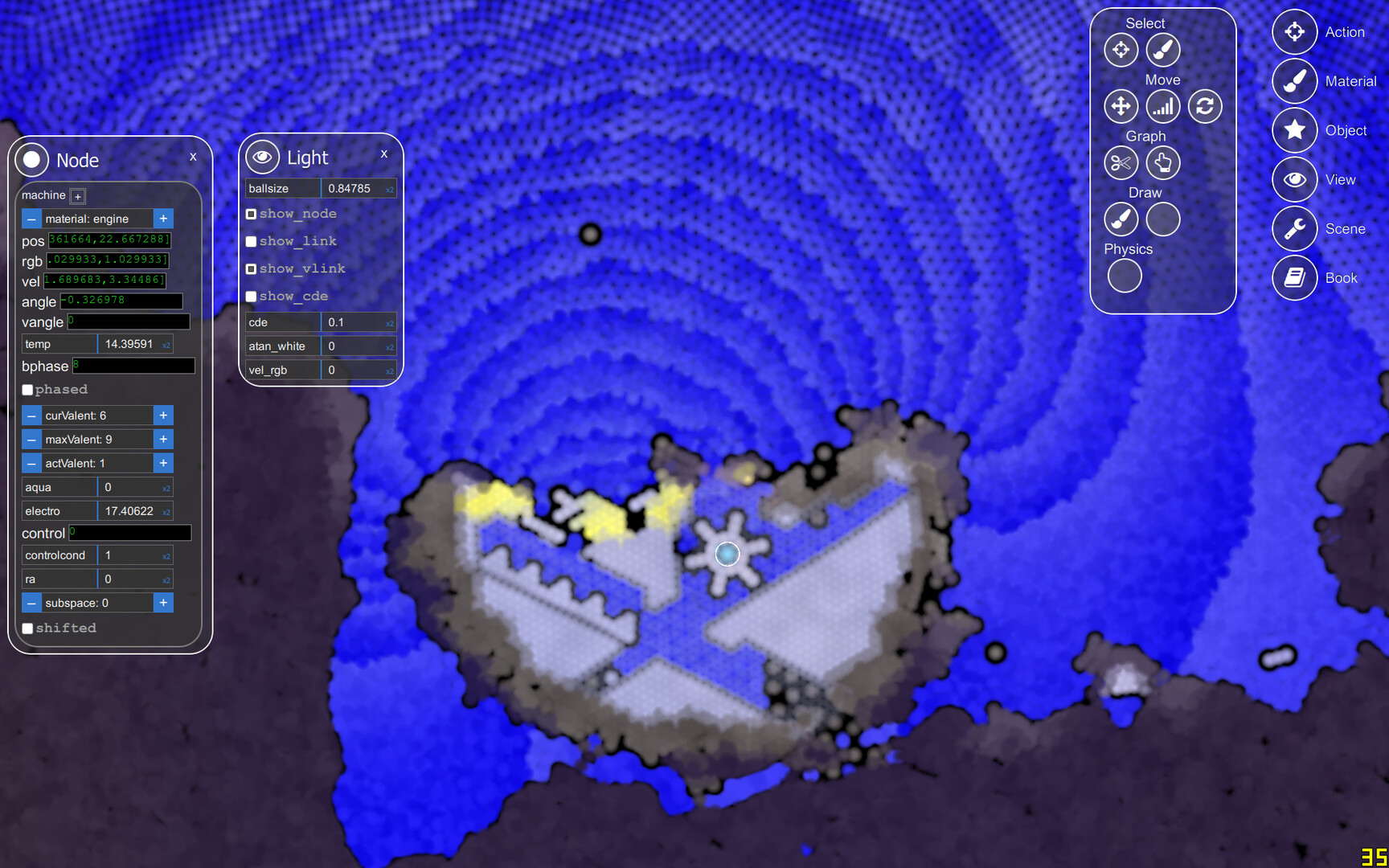
Task: Click the plus button beside machine
Action: coord(77,195)
